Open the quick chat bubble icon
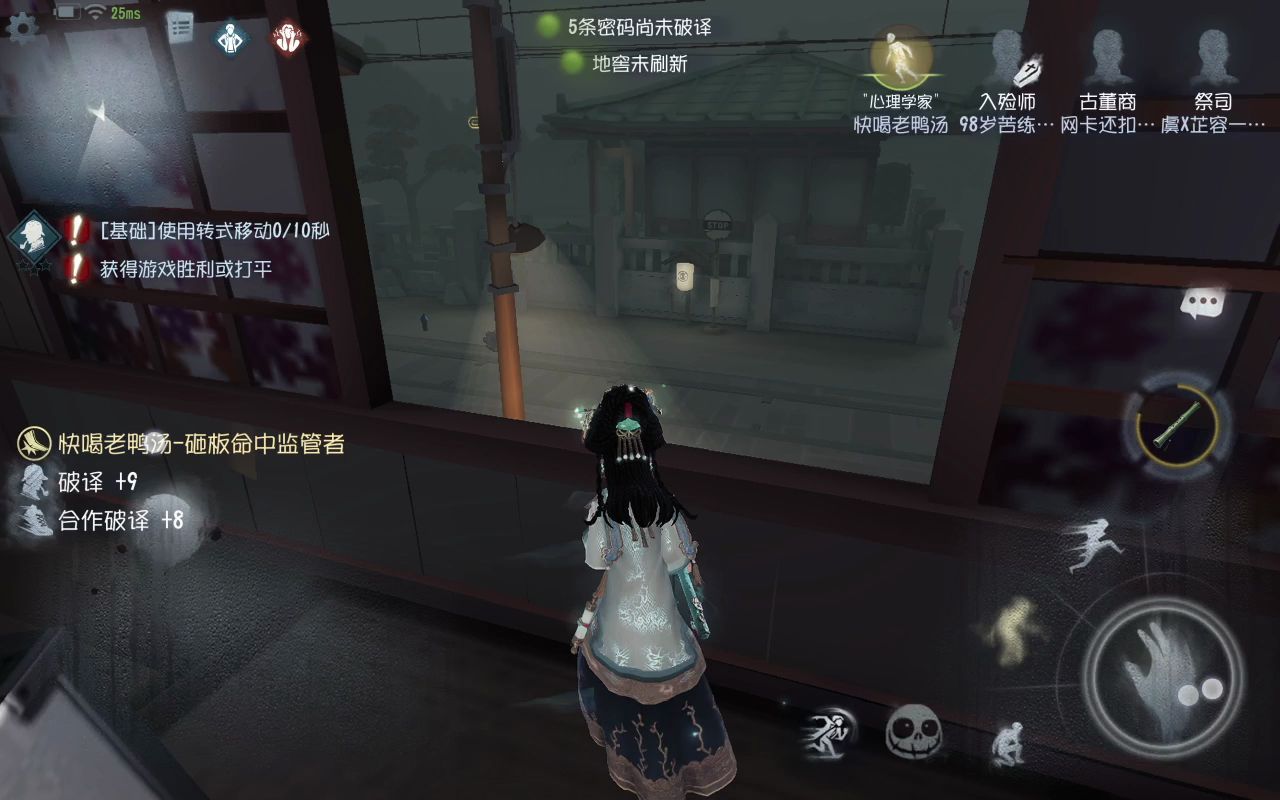The width and height of the screenshot is (1280, 800). 1203,300
